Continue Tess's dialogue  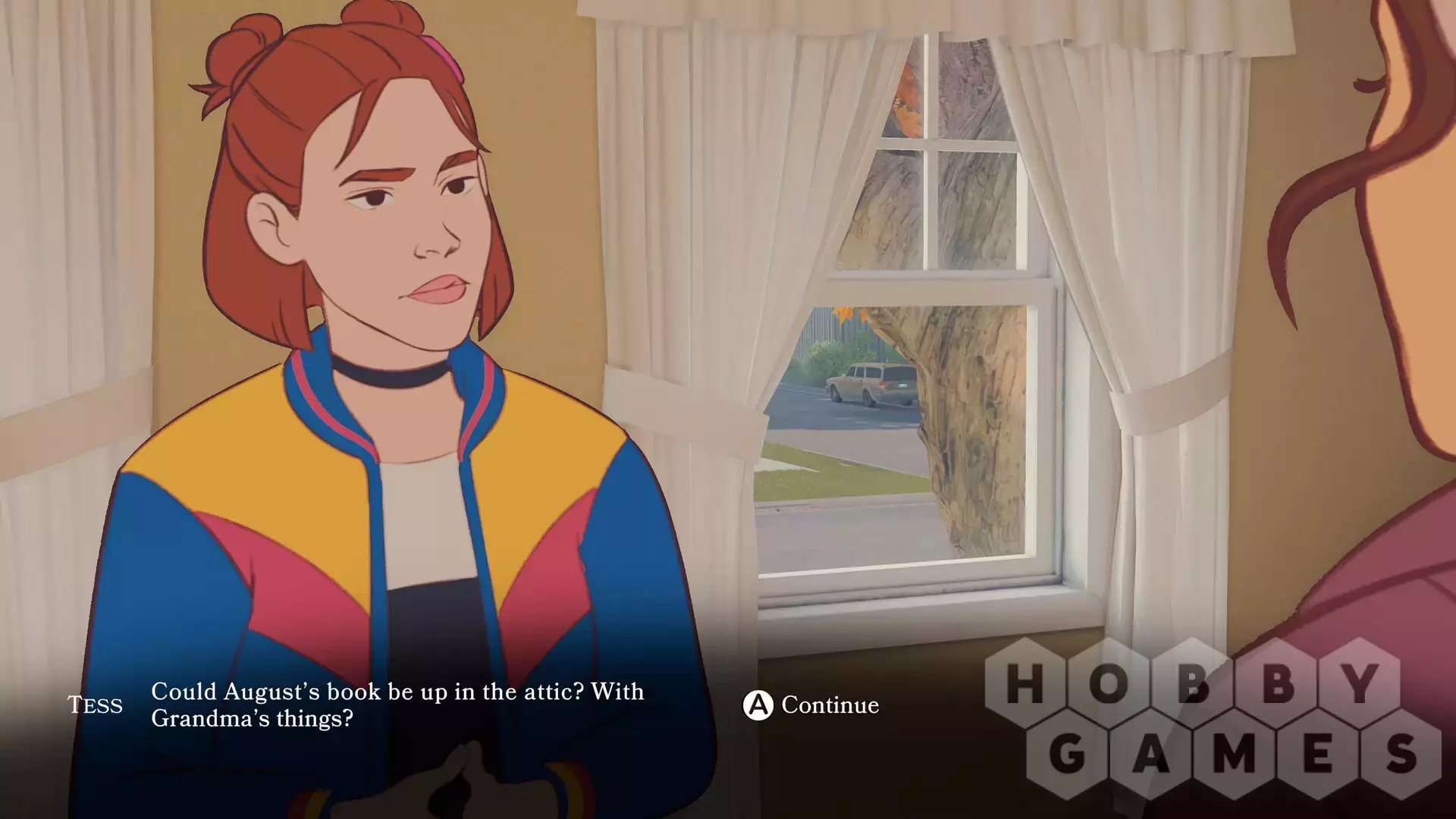pos(811,705)
